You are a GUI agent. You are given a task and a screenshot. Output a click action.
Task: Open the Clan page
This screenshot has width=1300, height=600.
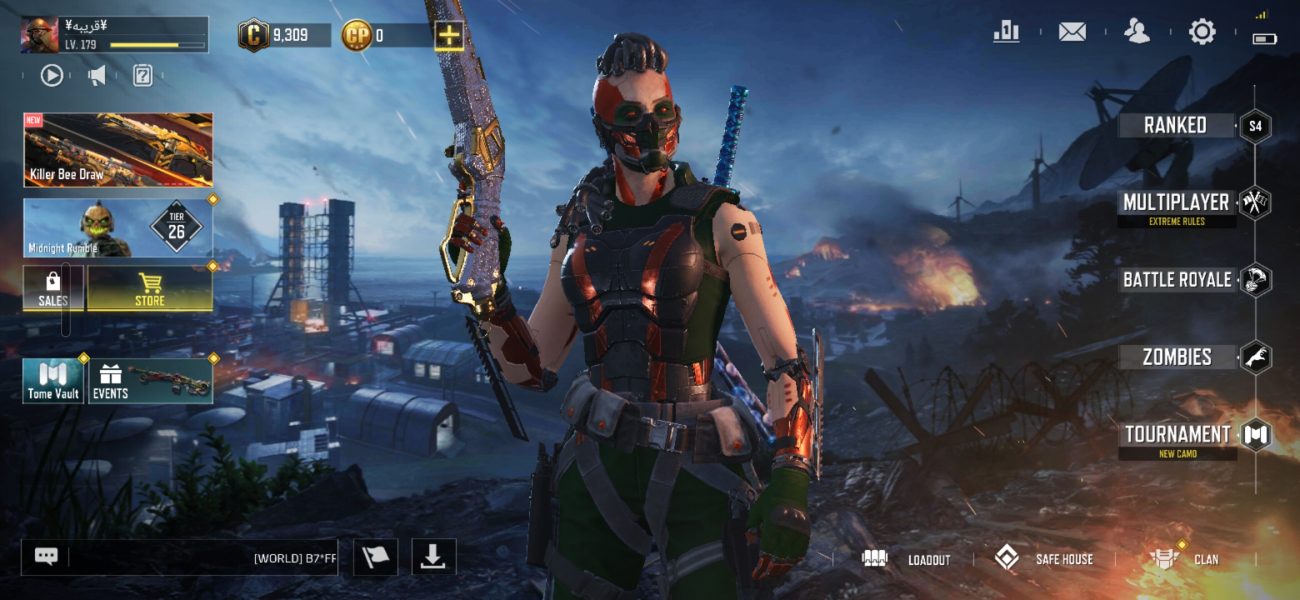point(1186,559)
